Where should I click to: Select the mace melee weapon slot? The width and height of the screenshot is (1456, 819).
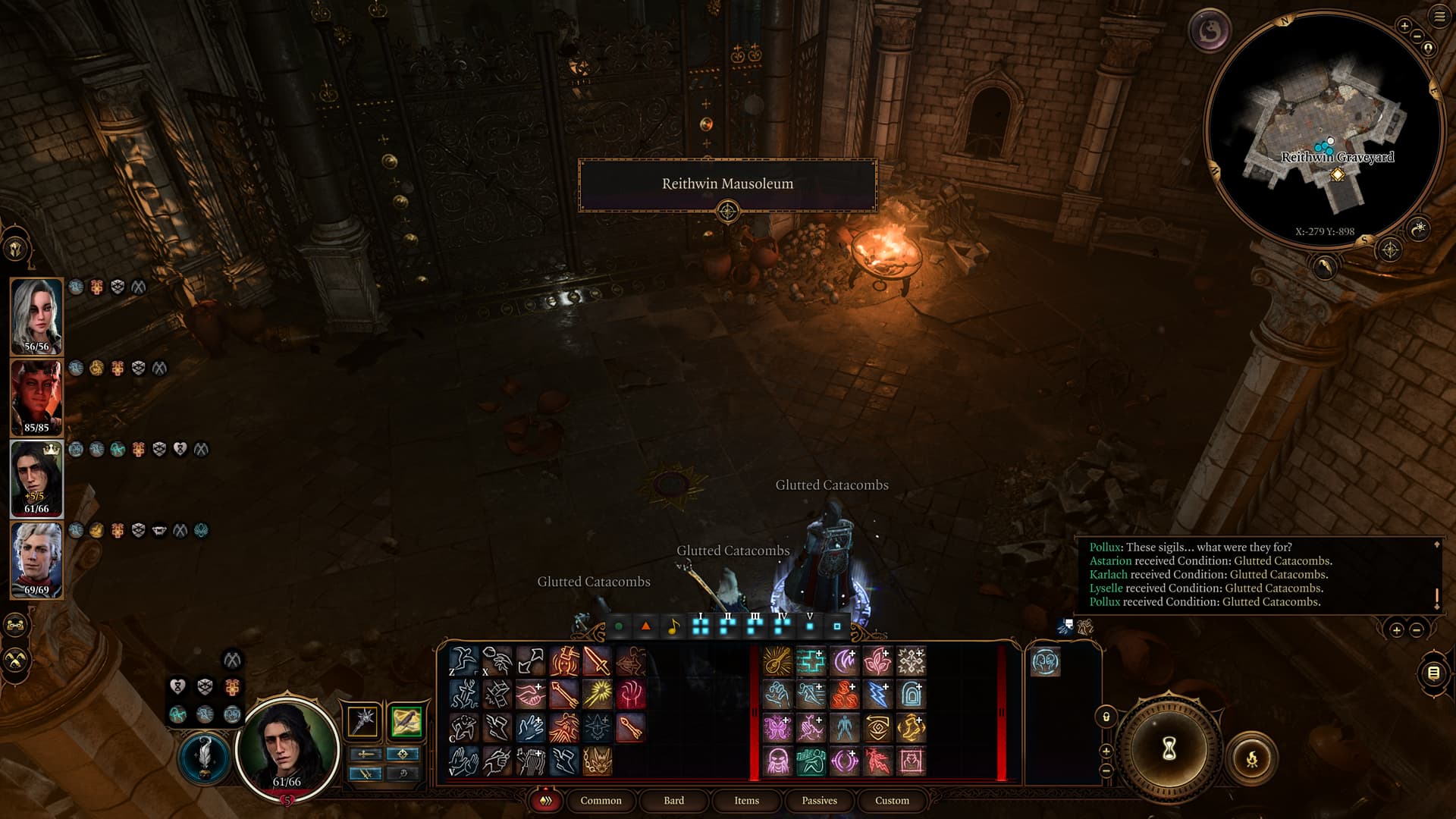363,720
